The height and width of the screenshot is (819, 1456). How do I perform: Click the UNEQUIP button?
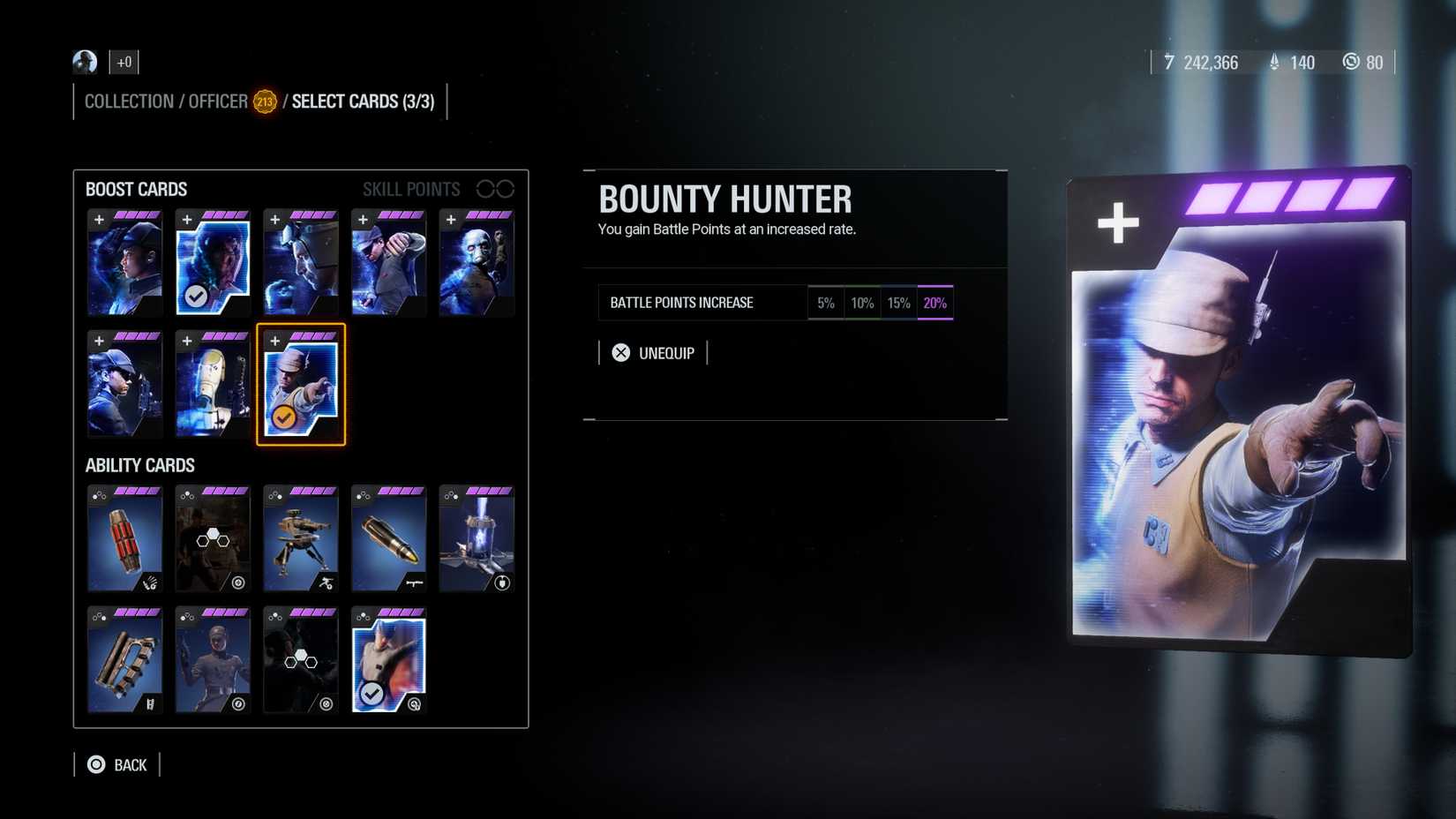click(666, 353)
